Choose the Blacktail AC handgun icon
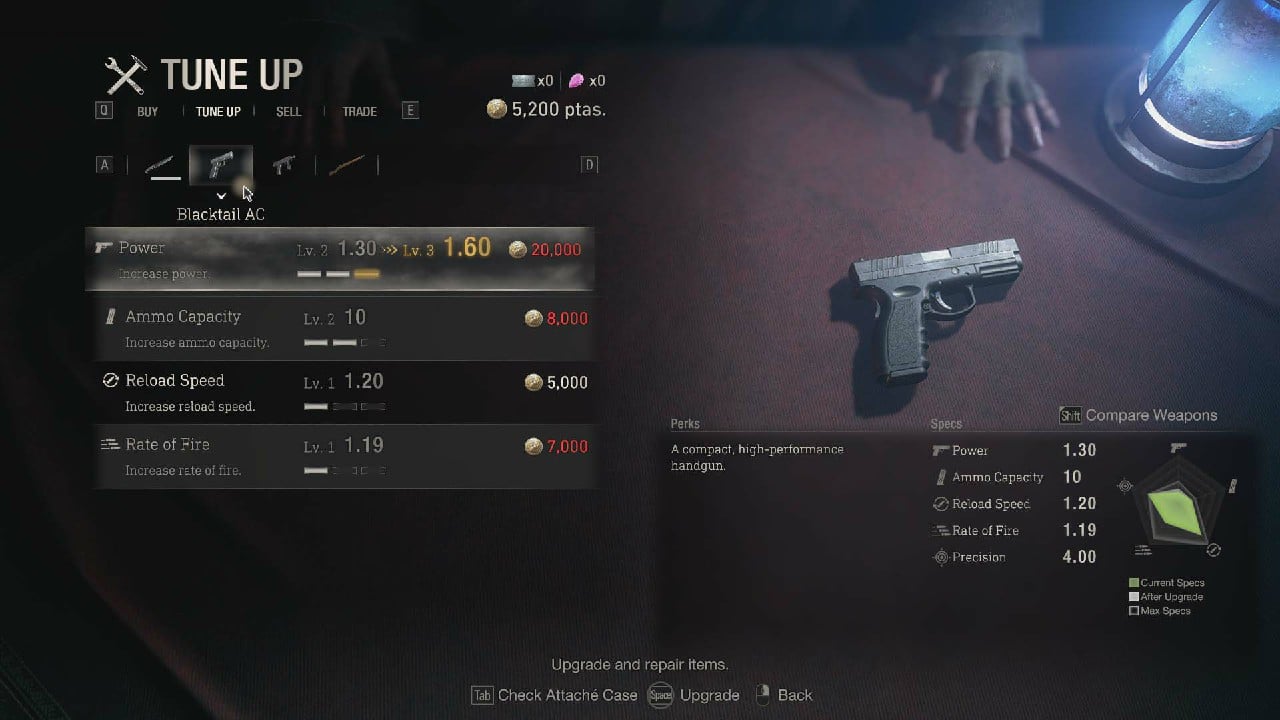The width and height of the screenshot is (1280, 720). point(221,166)
